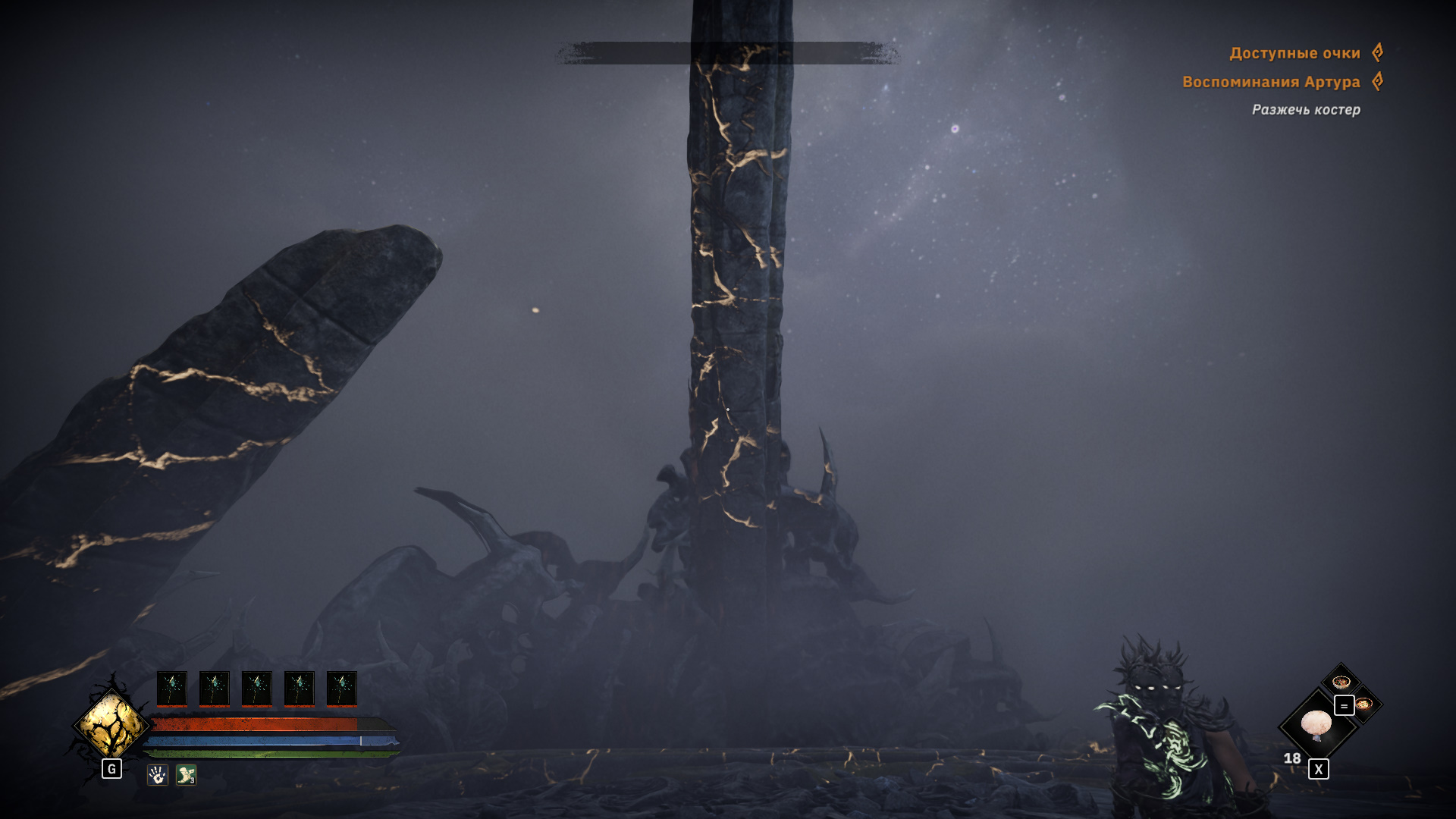Select the white mushroom consumable slot

(x=1316, y=725)
